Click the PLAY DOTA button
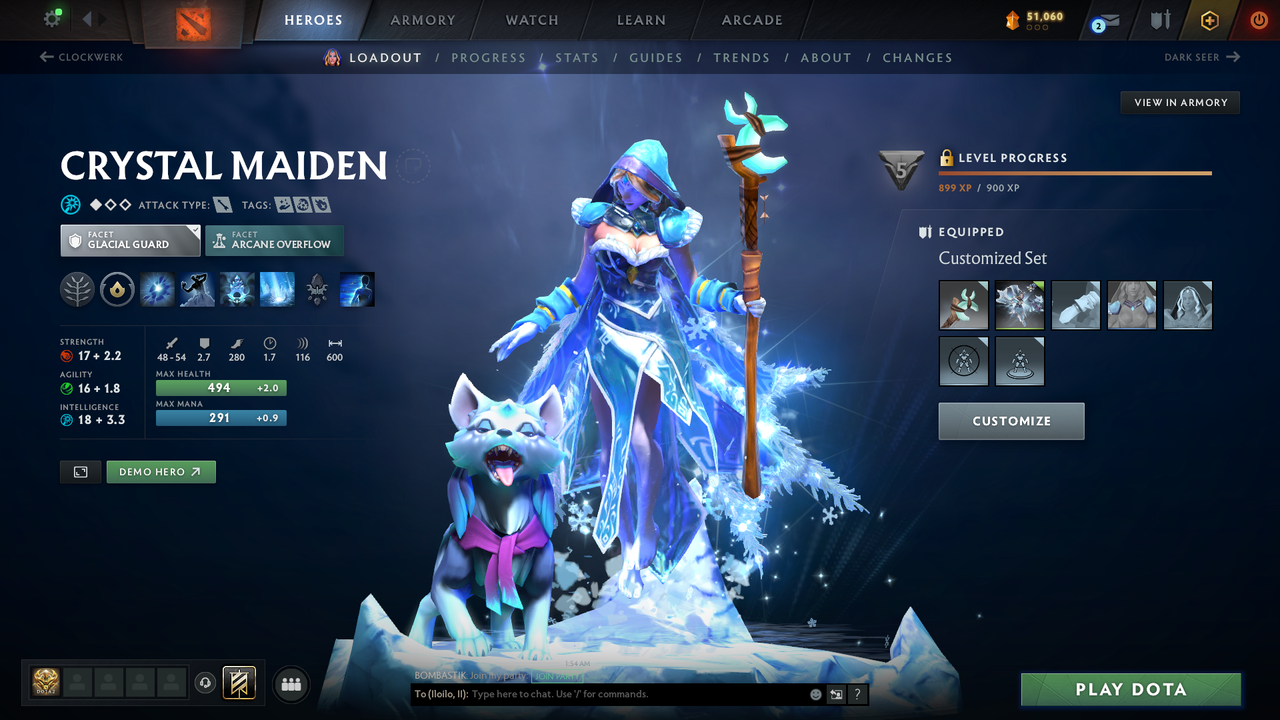 coord(1130,689)
